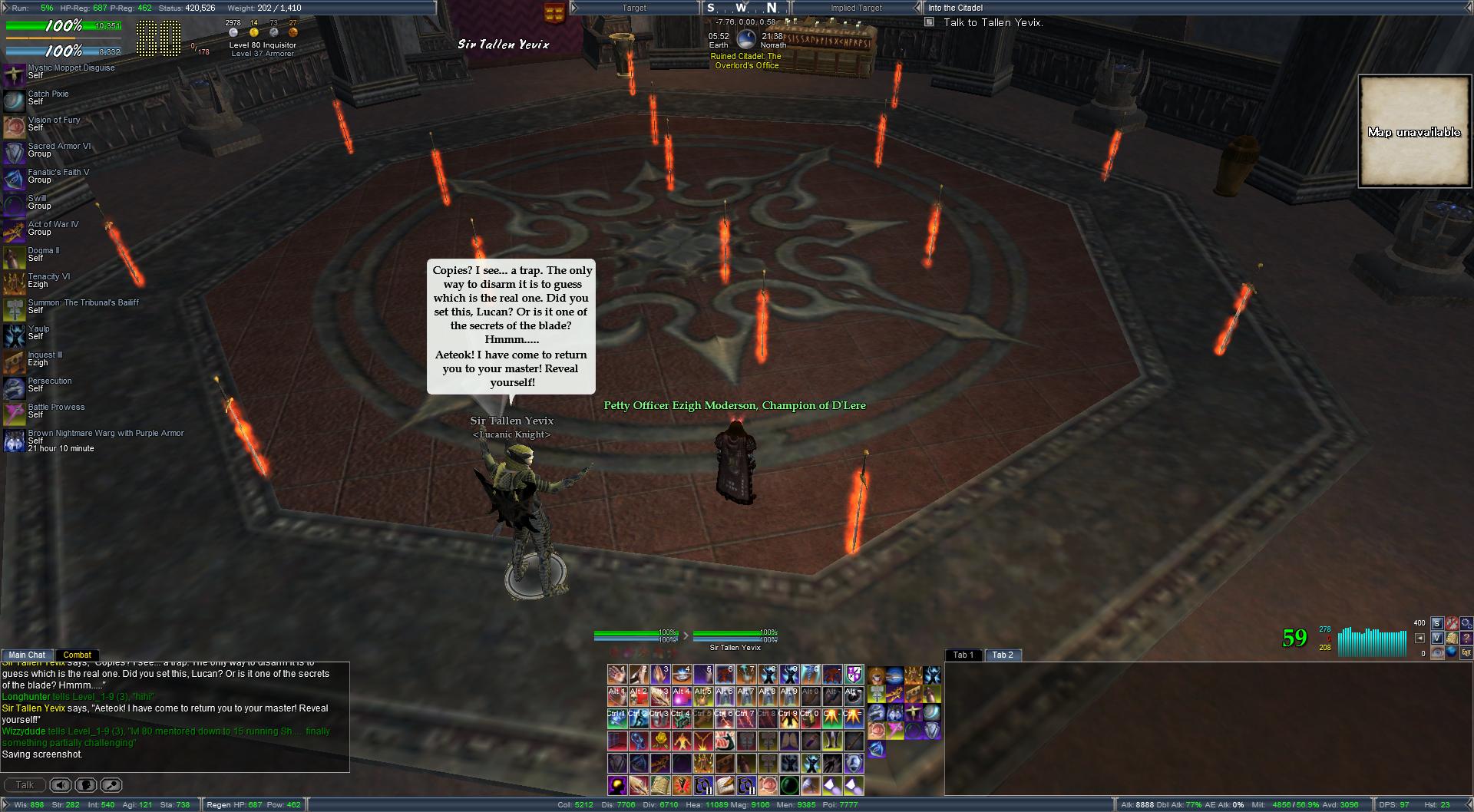This screenshot has width=1474, height=812.
Task: Activate the purple heraldry shield hotbar slot
Action: coord(854,675)
